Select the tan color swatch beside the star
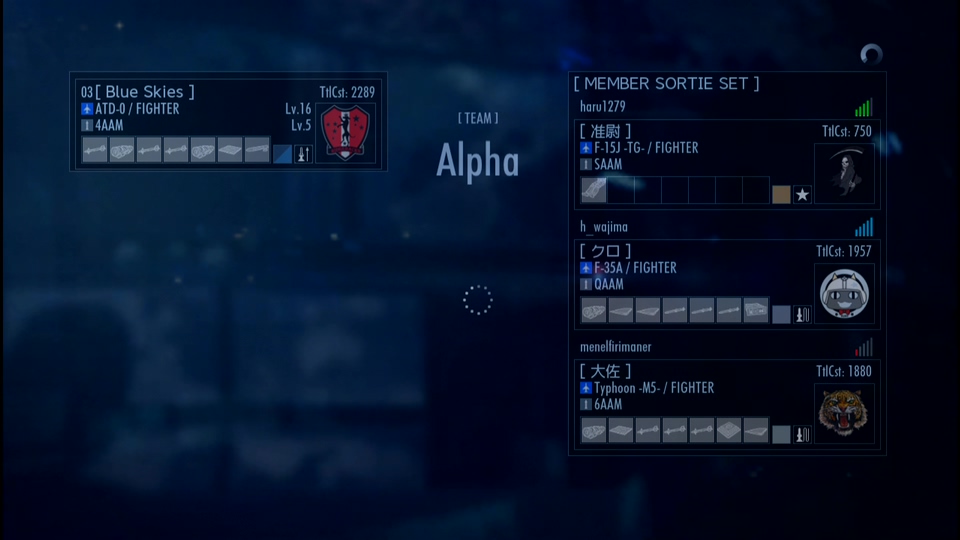 click(x=781, y=194)
